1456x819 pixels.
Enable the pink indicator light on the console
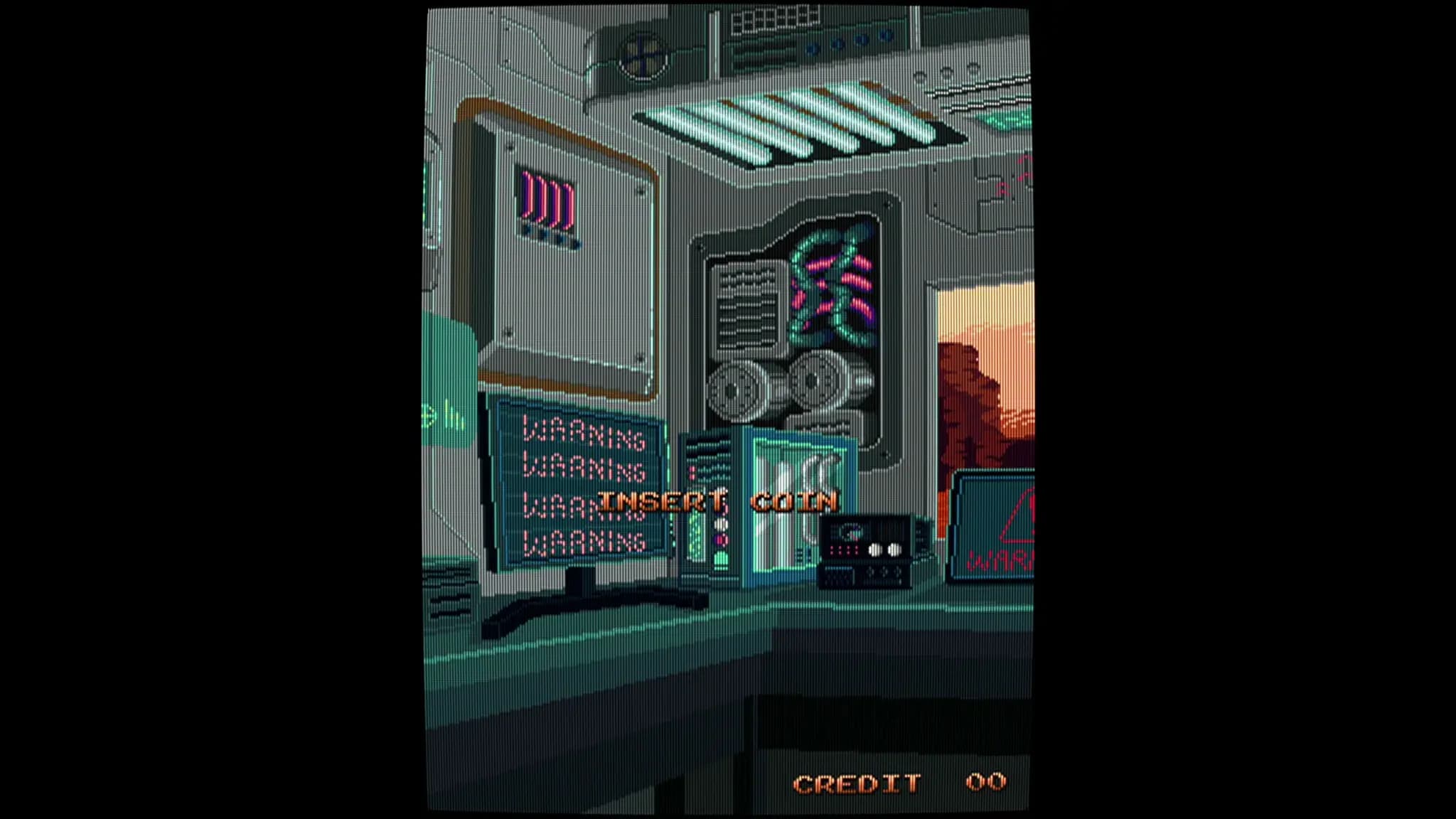[x=720, y=540]
